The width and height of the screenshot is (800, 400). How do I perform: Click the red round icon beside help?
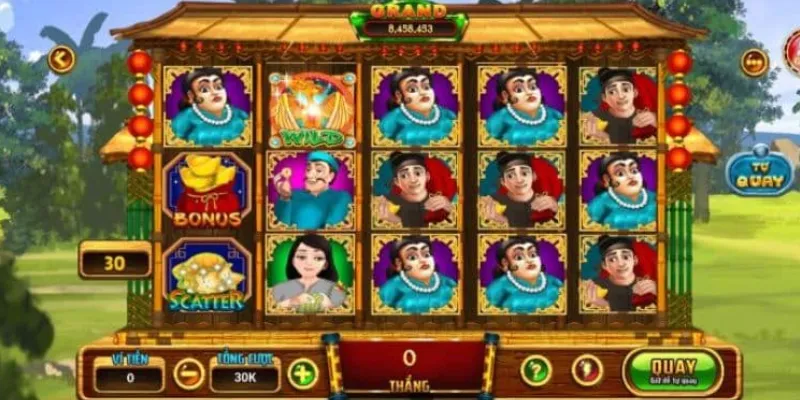click(x=587, y=371)
